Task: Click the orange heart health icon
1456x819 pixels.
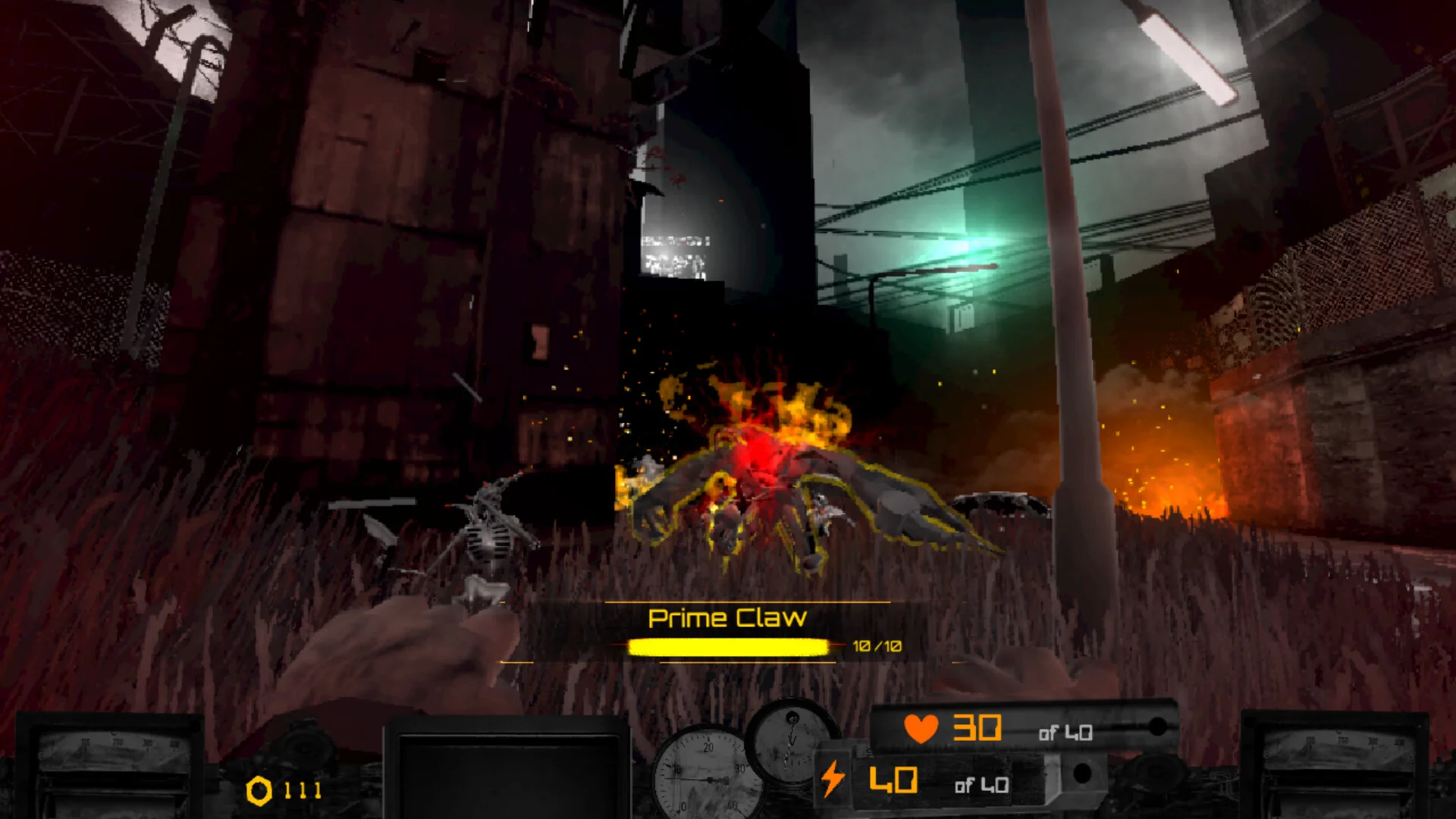Action: tap(921, 729)
